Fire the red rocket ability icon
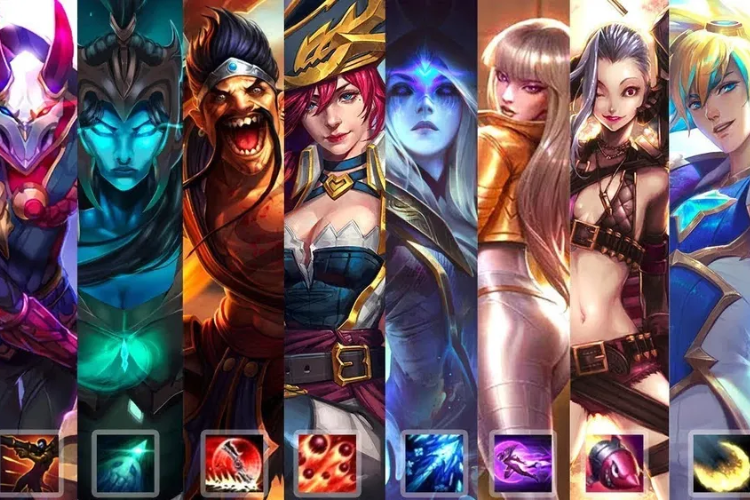The width and height of the screenshot is (750, 500). coord(614,462)
